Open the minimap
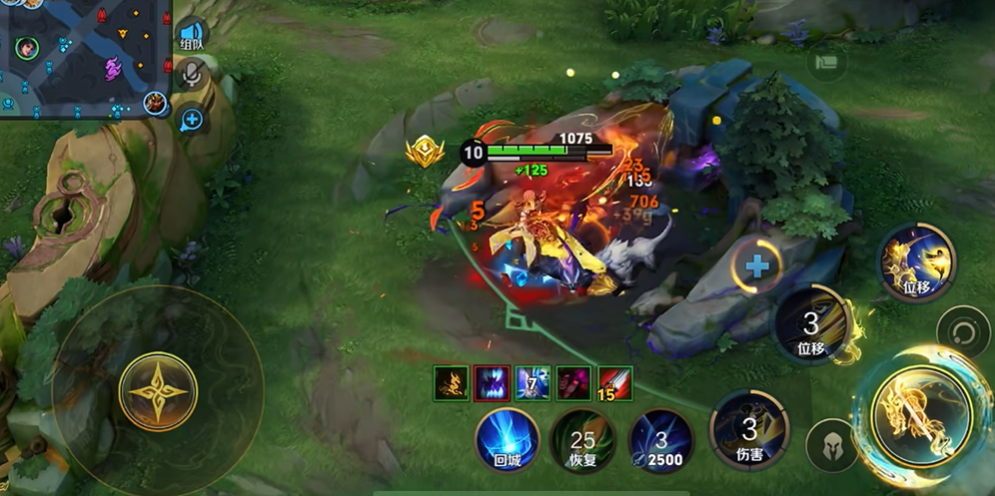Viewport: 995px width, 496px height. click(85, 58)
